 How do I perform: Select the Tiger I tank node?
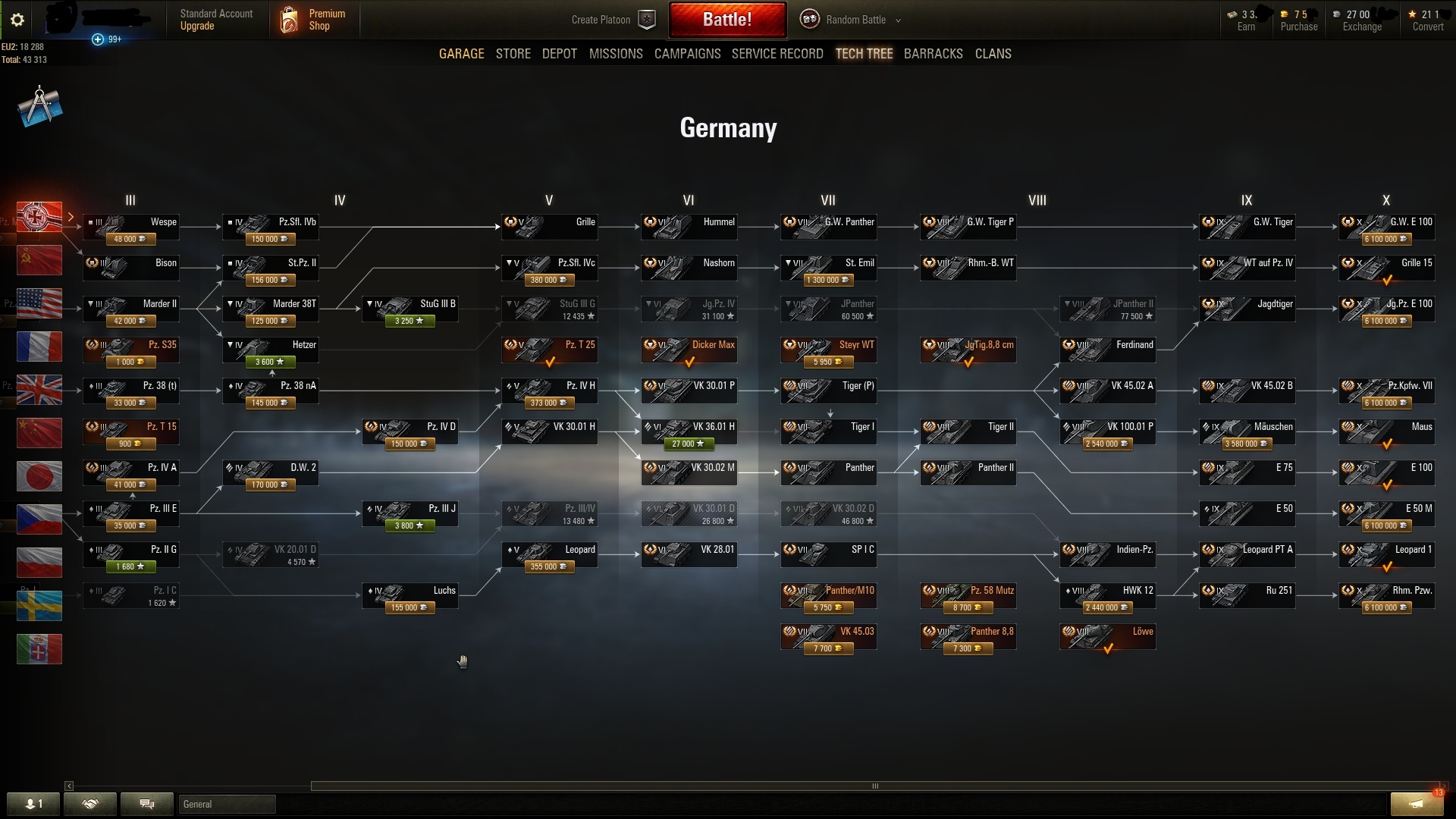click(828, 431)
